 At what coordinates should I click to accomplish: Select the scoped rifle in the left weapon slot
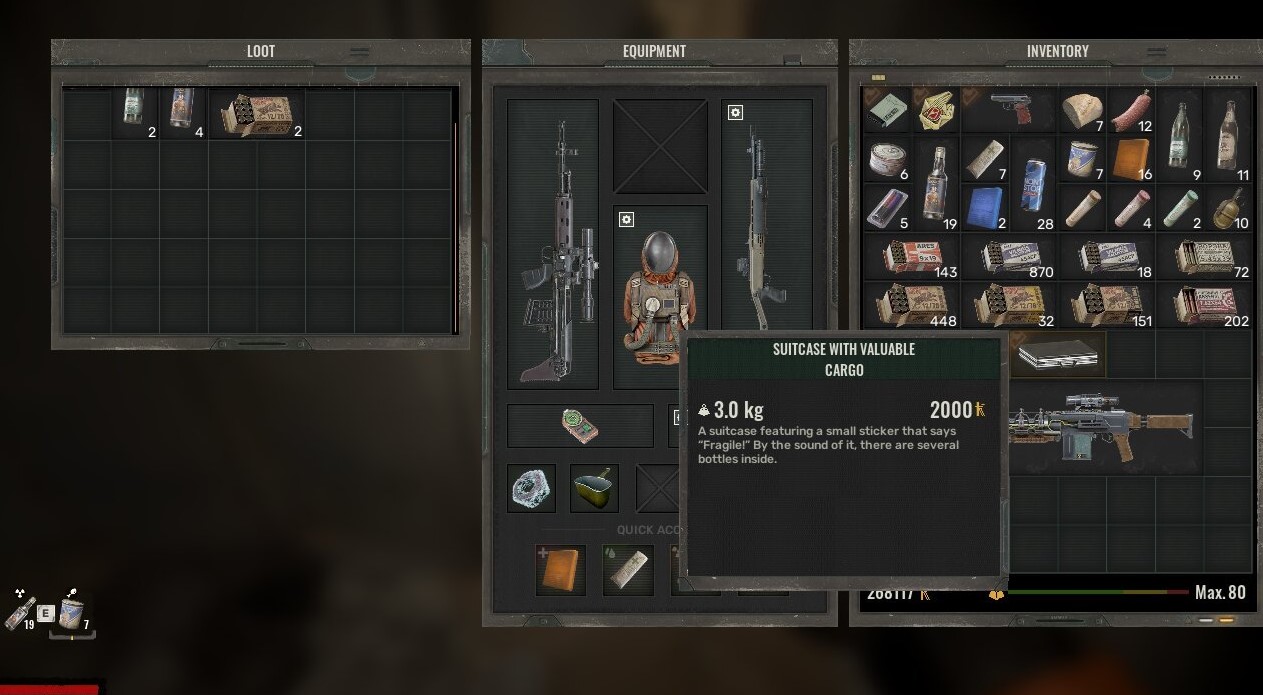(x=553, y=244)
